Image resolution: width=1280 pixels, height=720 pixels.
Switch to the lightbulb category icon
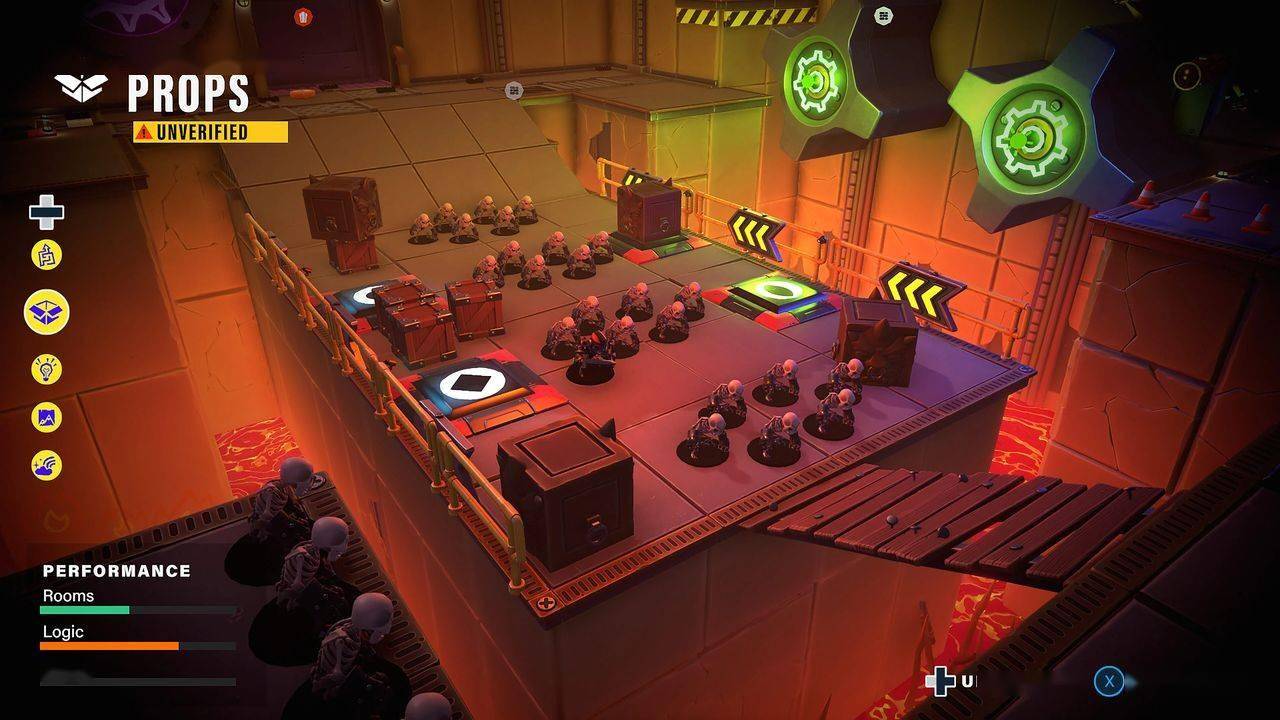pyautogui.click(x=46, y=370)
